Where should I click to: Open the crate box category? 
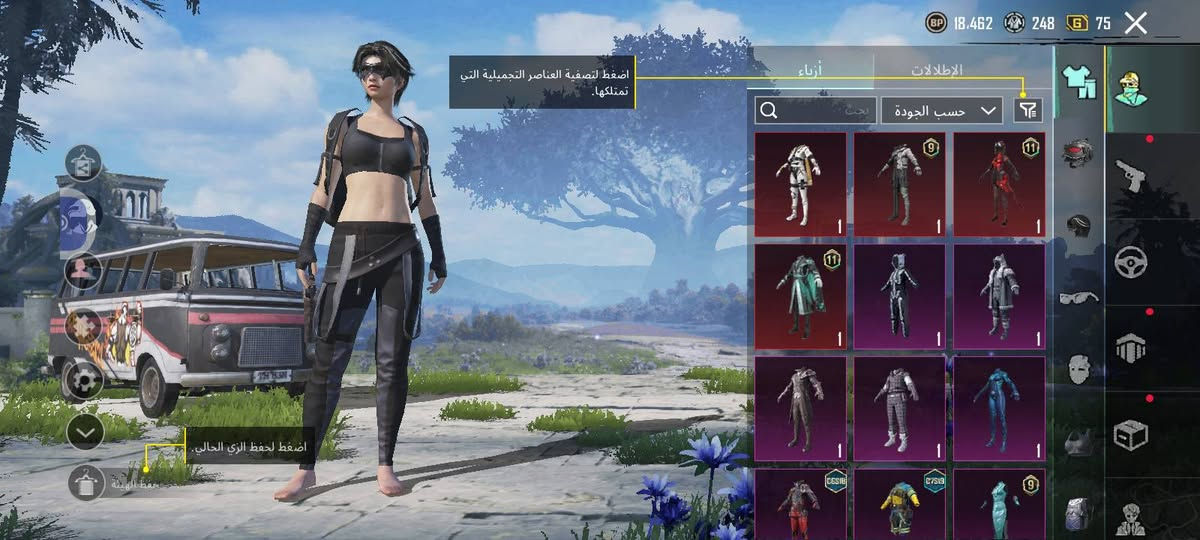1131,434
